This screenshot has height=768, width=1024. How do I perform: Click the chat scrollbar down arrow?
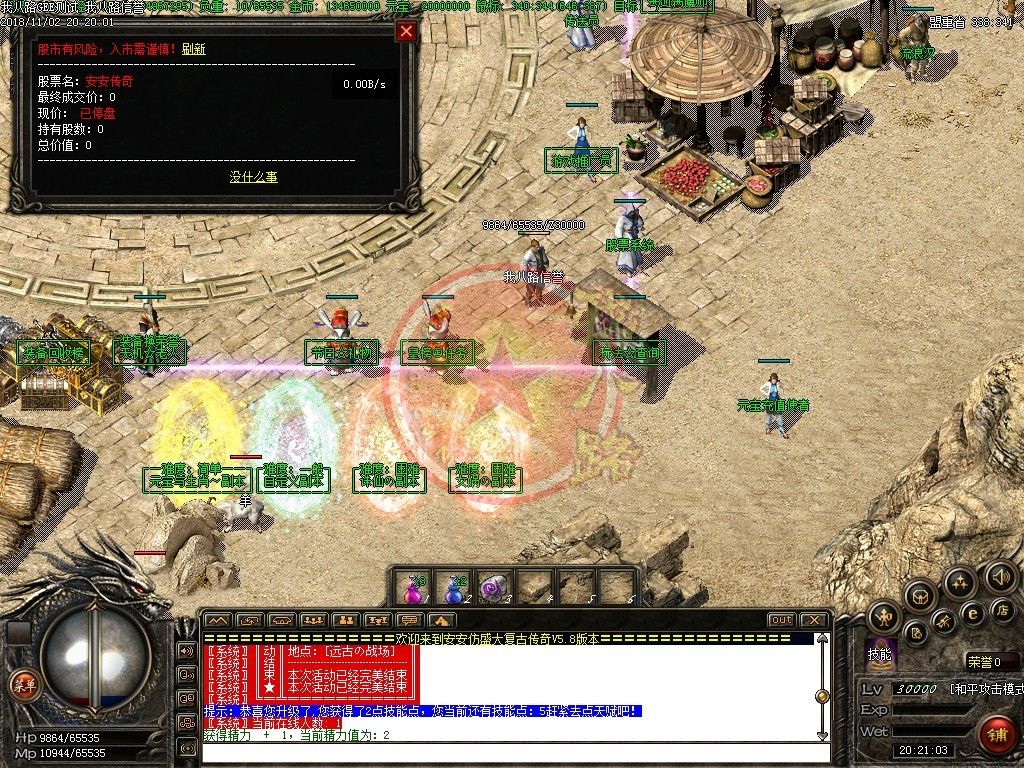pyautogui.click(x=822, y=736)
